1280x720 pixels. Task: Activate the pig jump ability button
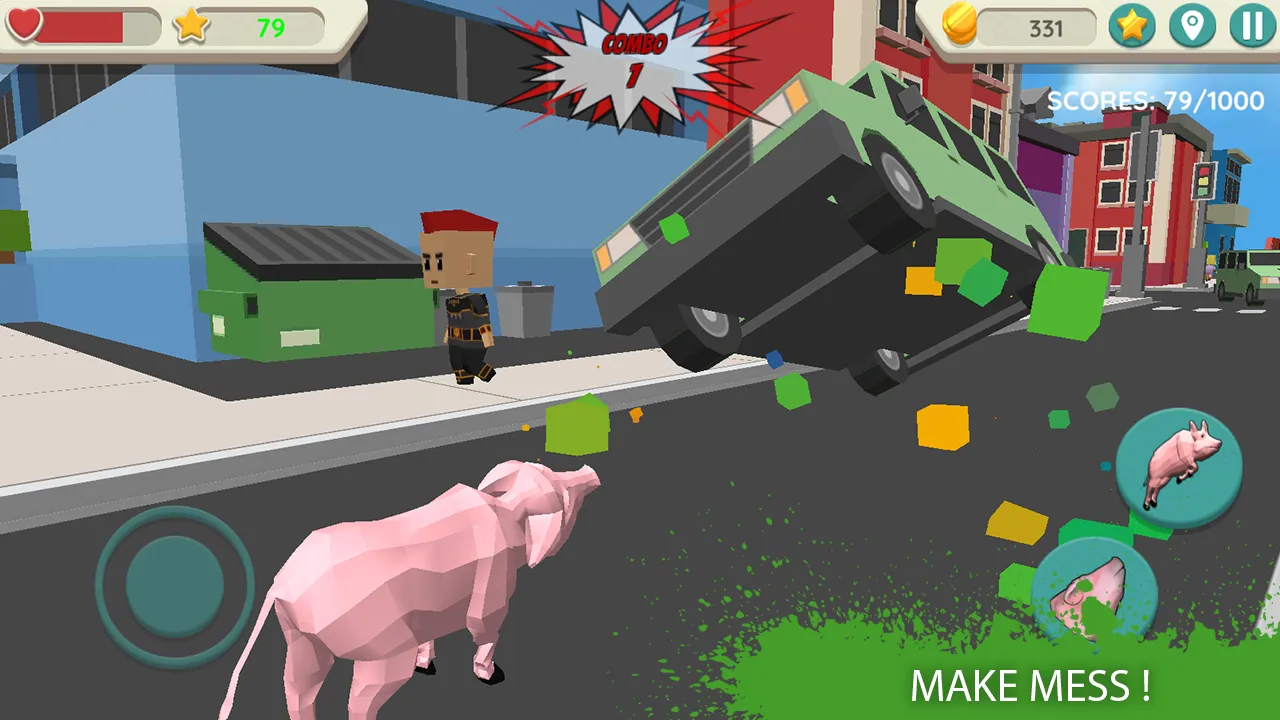tap(1178, 470)
